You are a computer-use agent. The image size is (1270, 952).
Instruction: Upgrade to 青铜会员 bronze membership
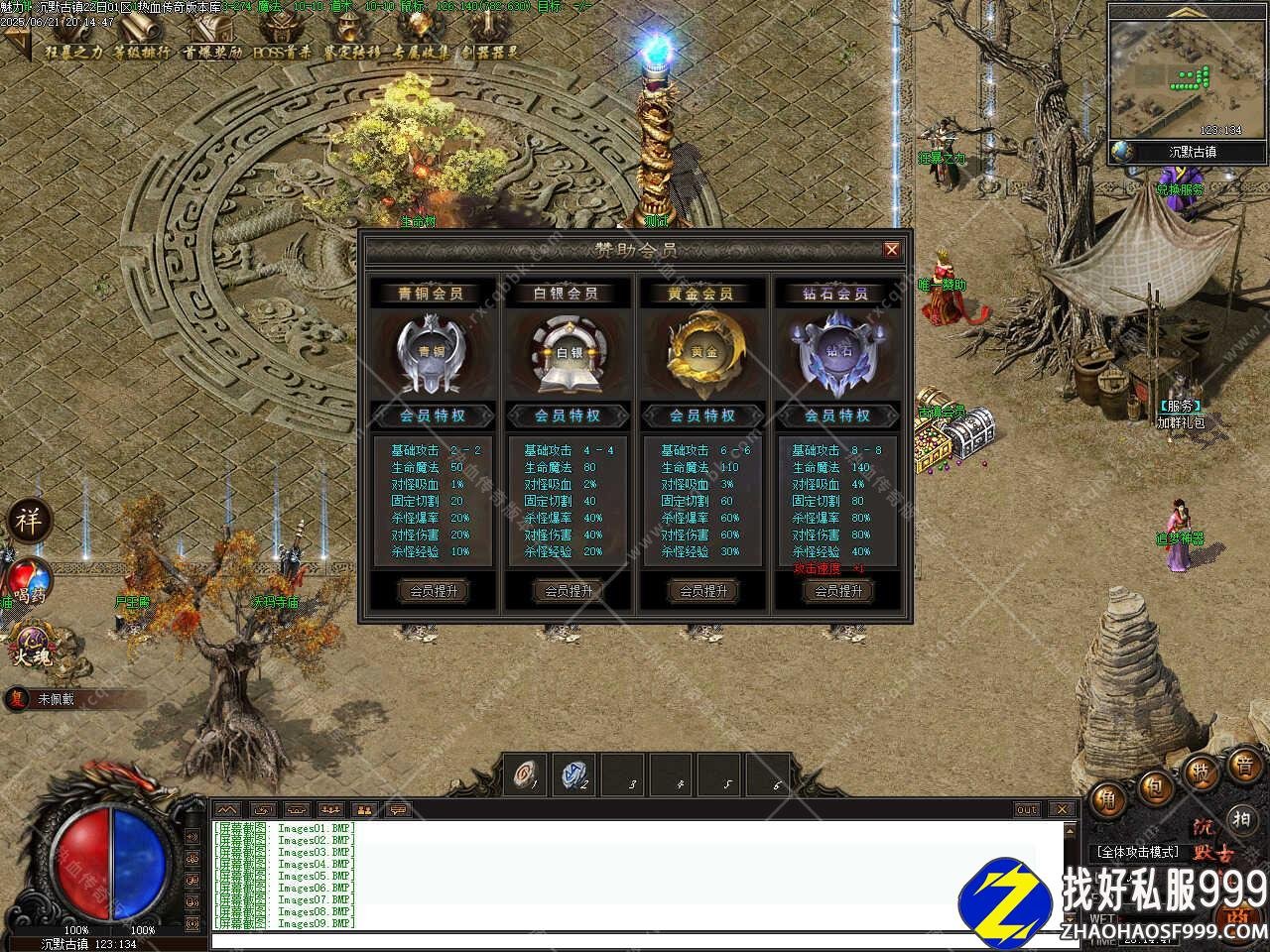(433, 591)
